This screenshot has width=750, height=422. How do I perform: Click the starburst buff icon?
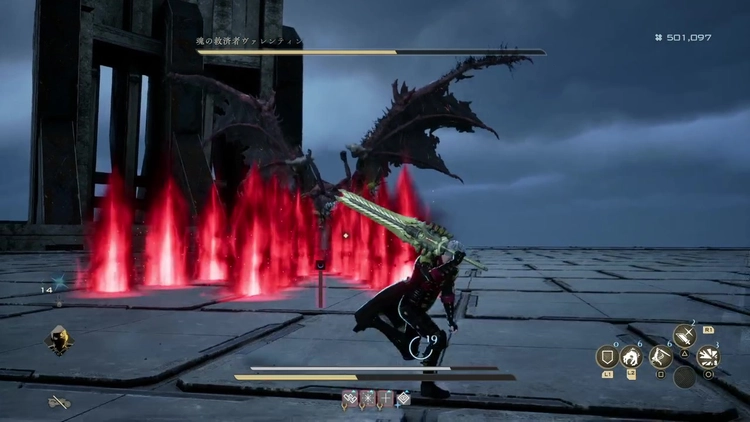(369, 398)
